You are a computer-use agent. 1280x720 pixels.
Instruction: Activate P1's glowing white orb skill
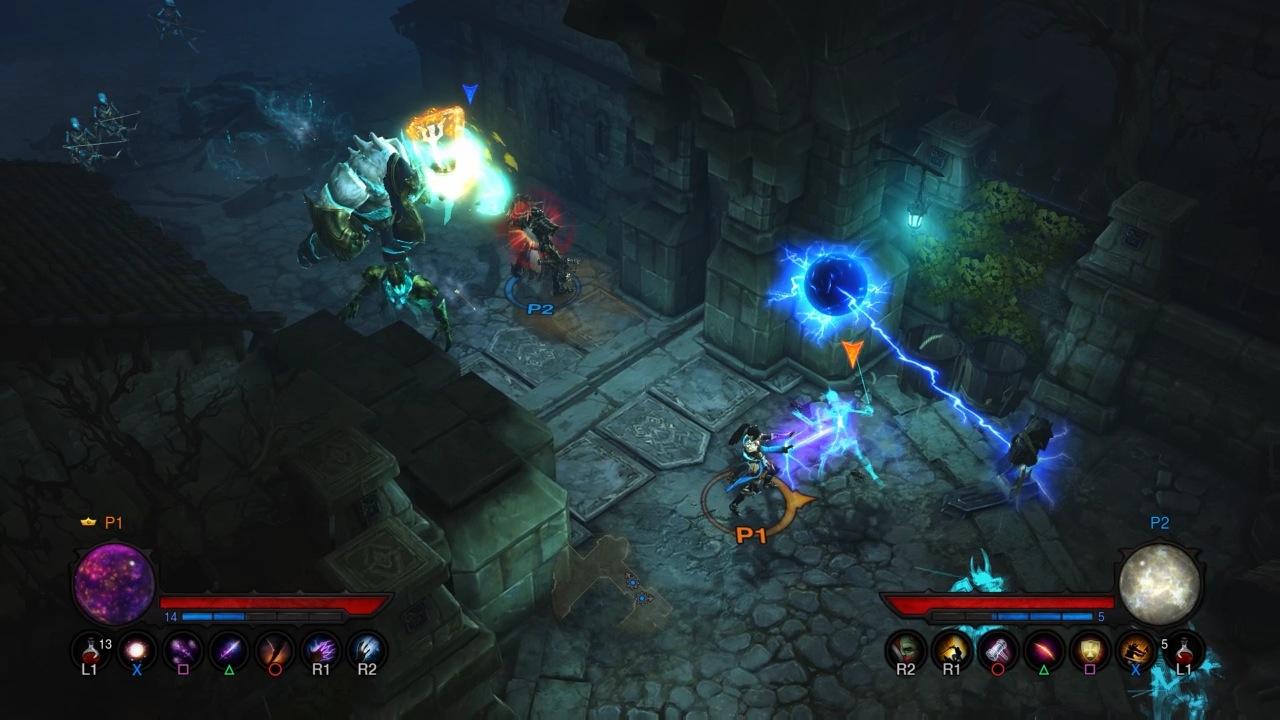(x=136, y=650)
